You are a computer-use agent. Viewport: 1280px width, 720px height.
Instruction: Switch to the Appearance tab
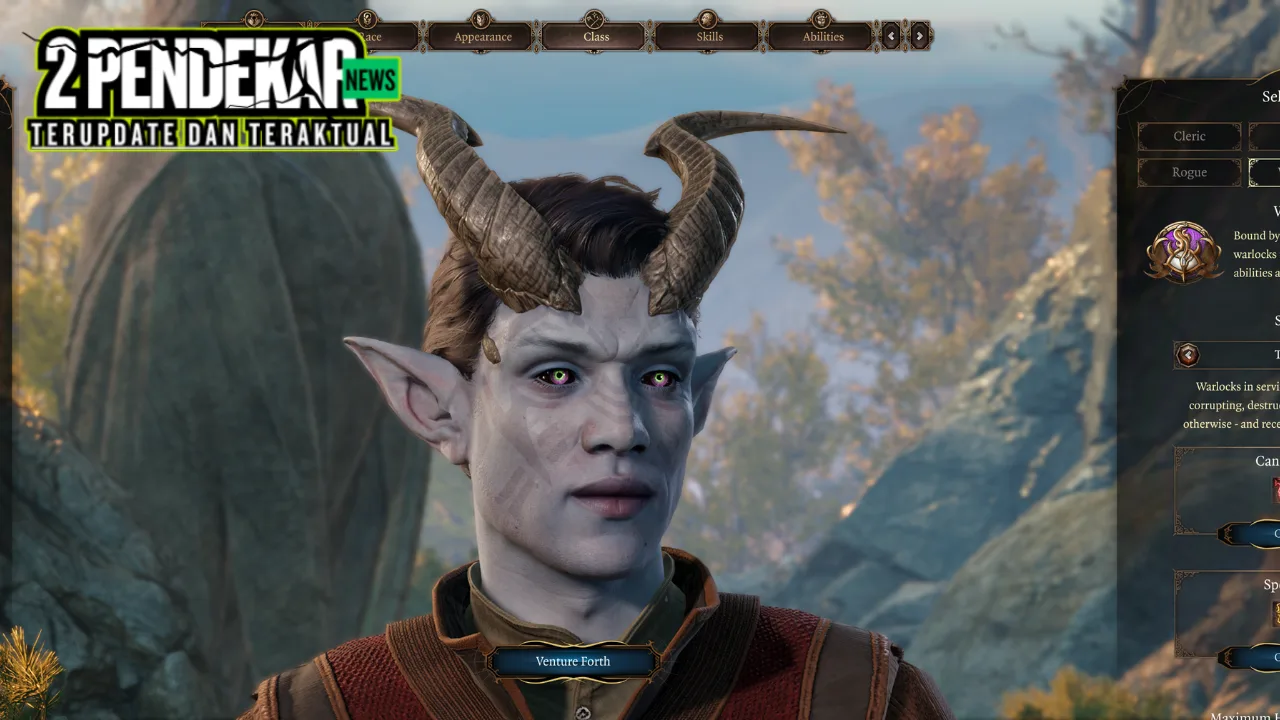tap(482, 36)
